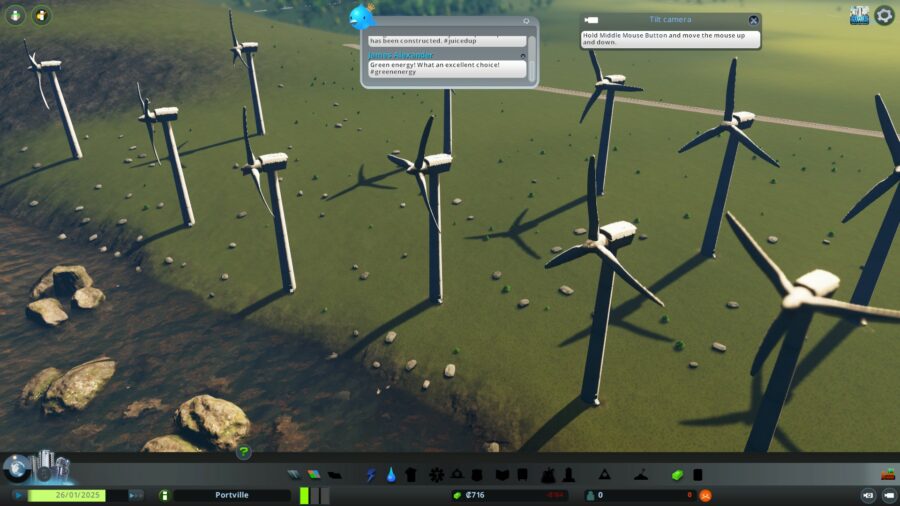Toggle the free camera mode button

(x=888, y=495)
